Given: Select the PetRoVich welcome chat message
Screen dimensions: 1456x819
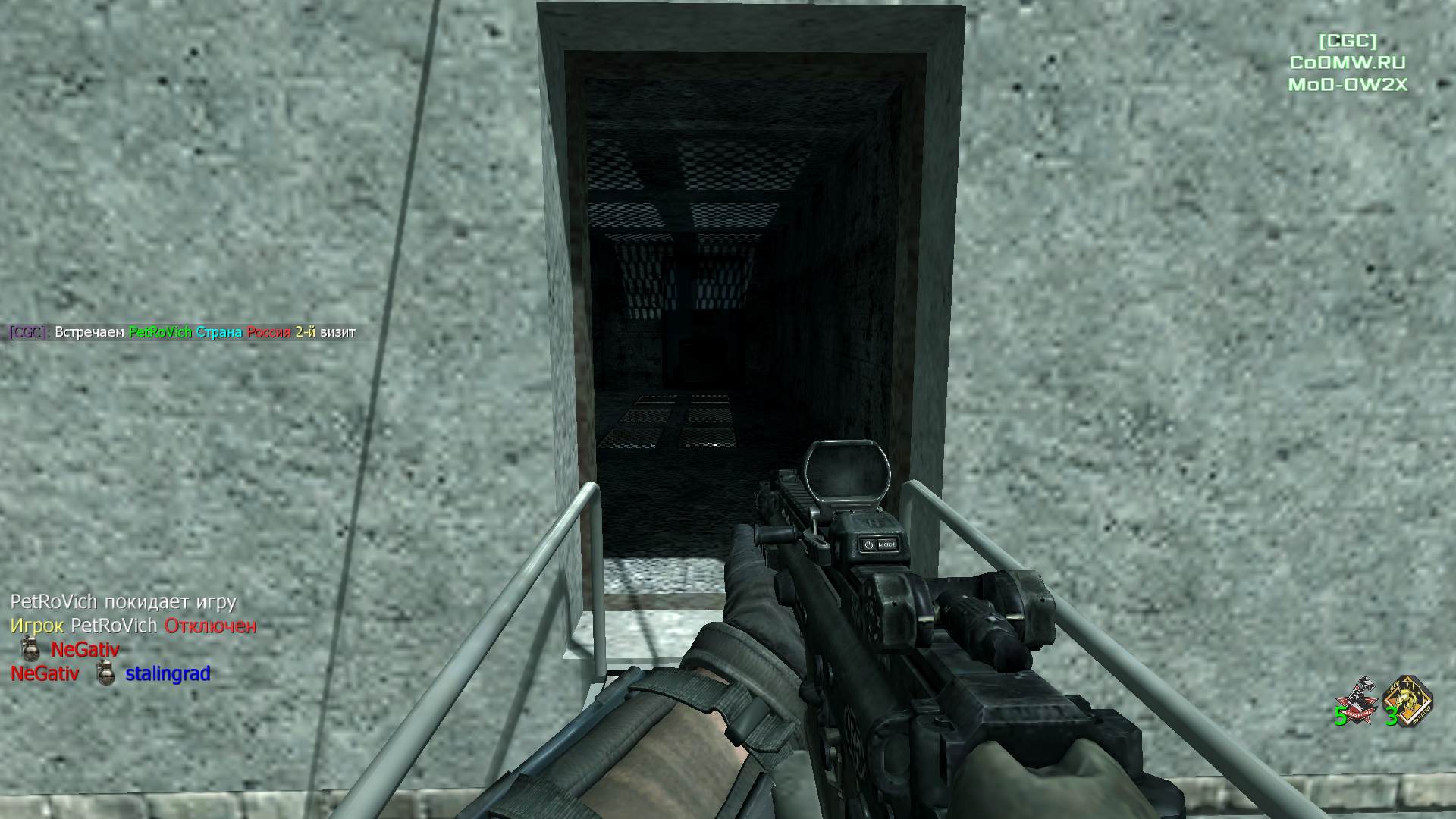Looking at the screenshot, I should click(x=183, y=332).
